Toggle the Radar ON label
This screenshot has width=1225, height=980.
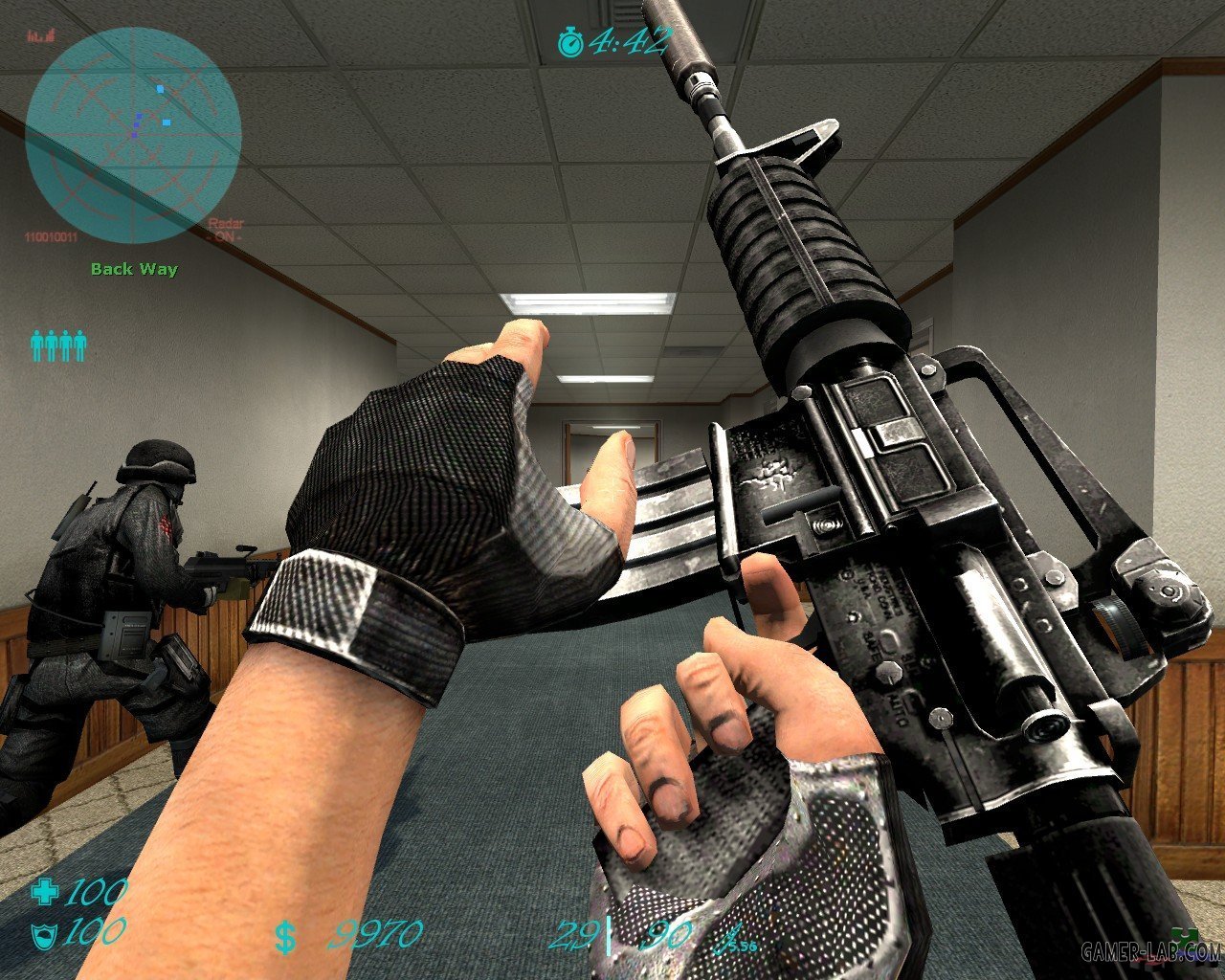(226, 231)
